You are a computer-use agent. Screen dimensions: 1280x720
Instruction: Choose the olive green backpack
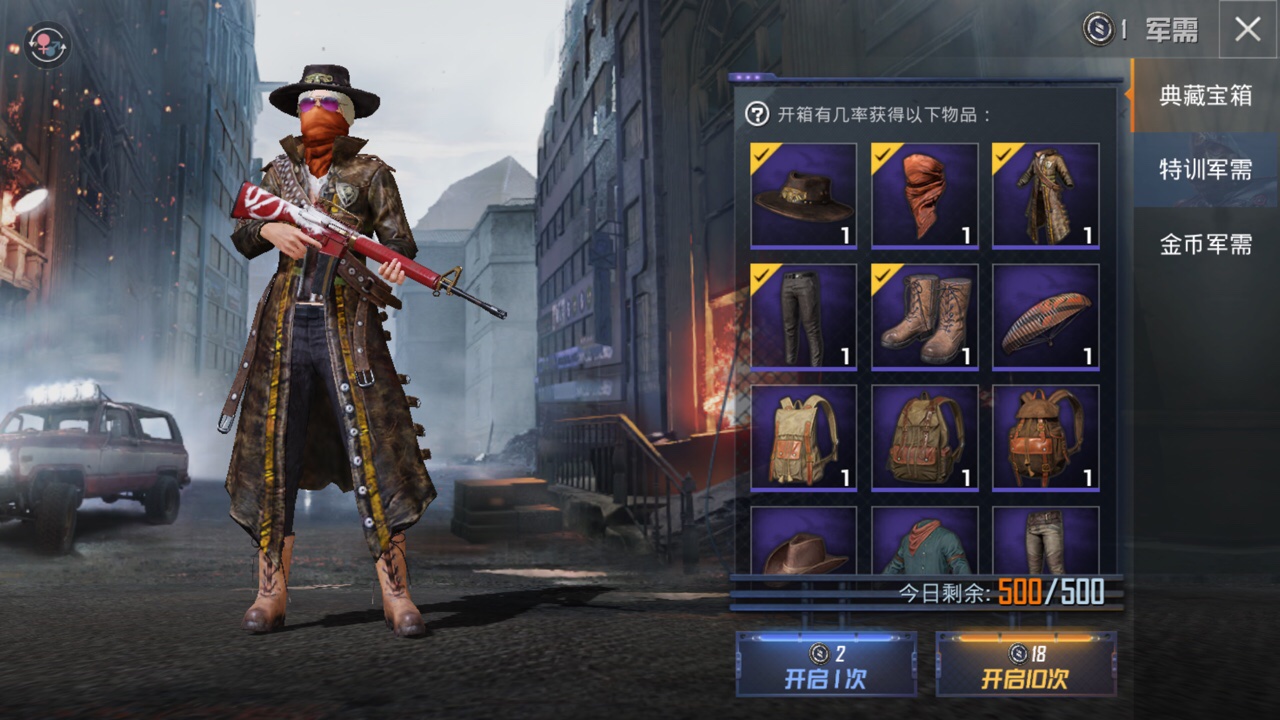(x=925, y=437)
